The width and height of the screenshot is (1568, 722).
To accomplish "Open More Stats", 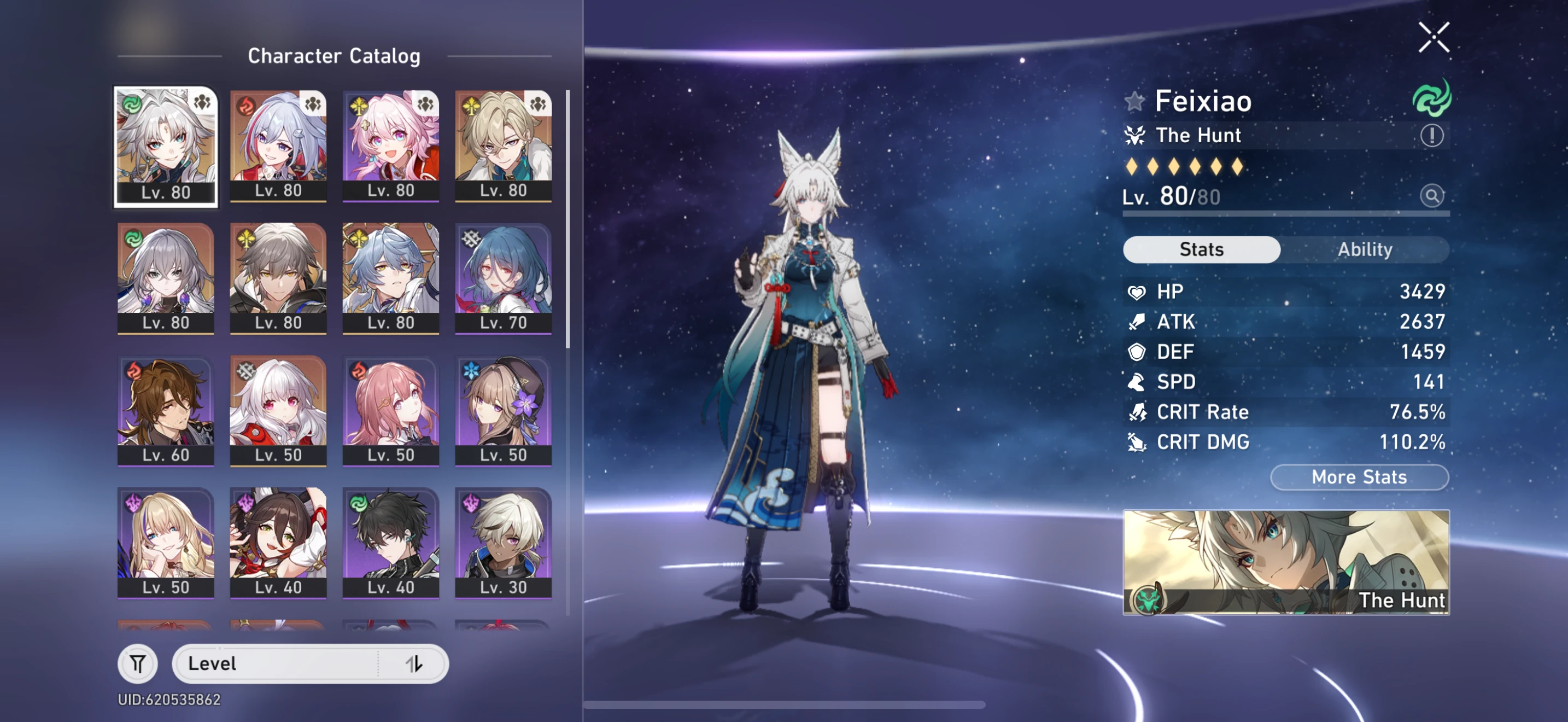I will click(1359, 478).
